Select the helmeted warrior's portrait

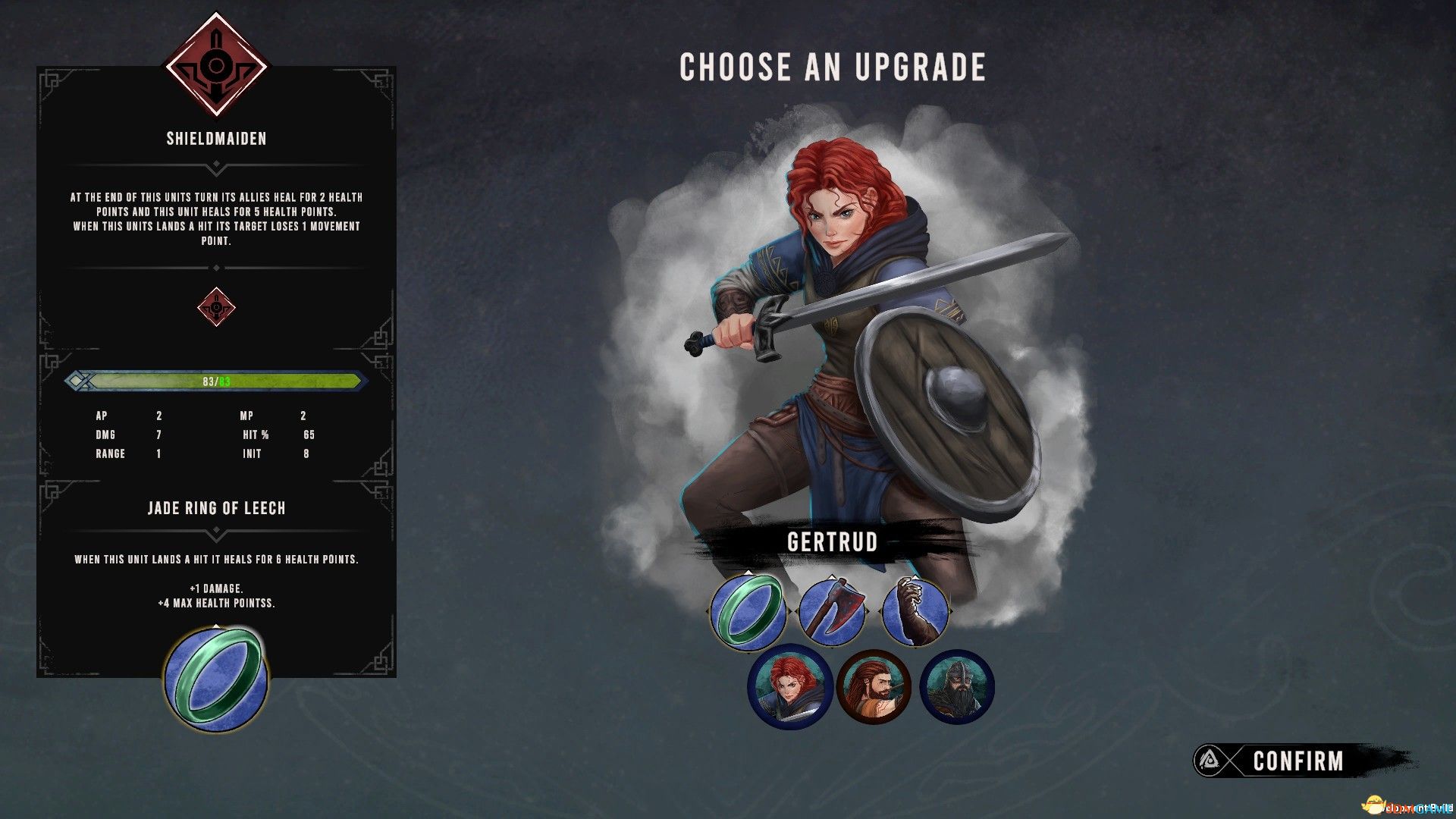957,688
